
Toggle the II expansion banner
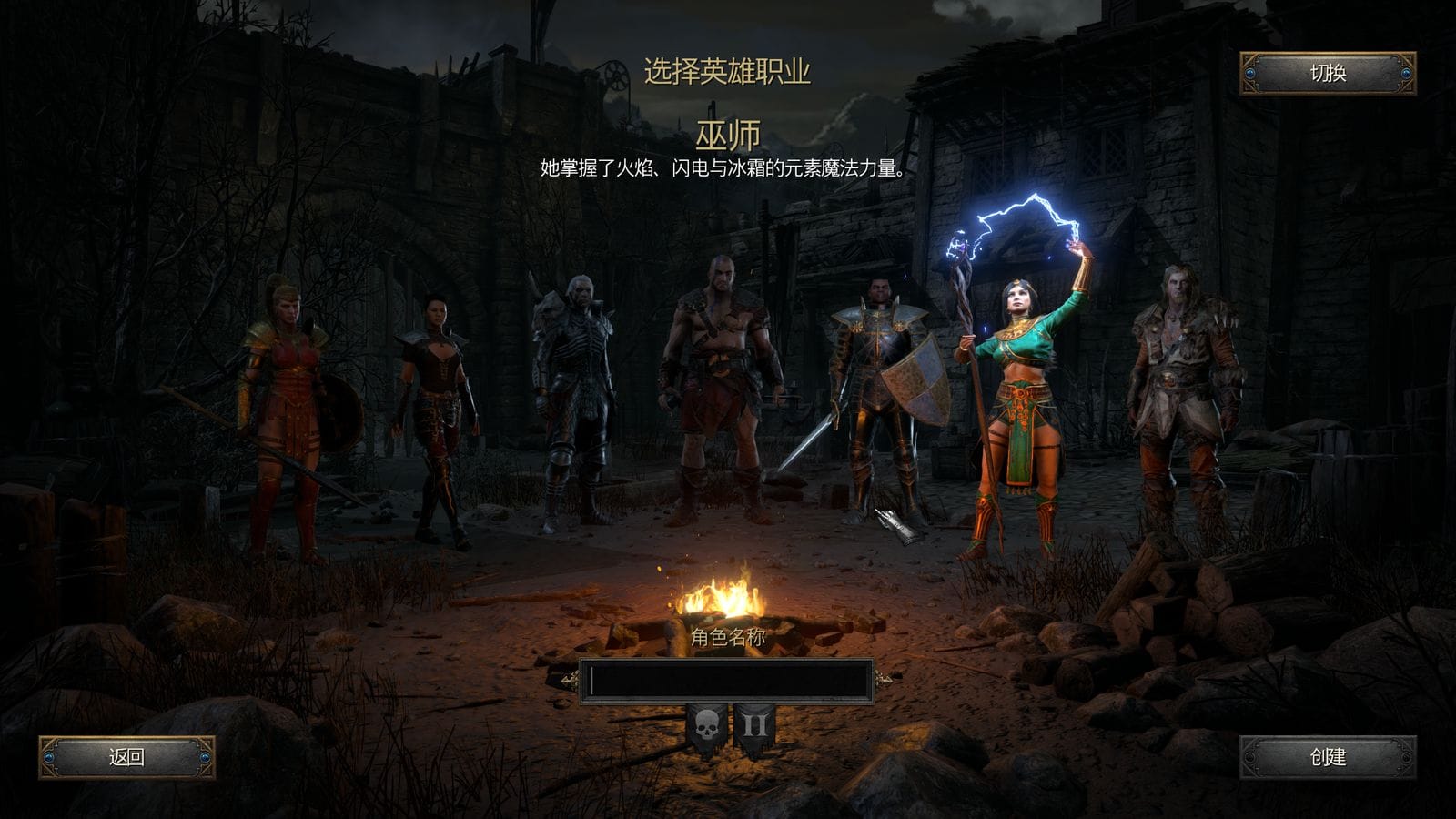754,728
